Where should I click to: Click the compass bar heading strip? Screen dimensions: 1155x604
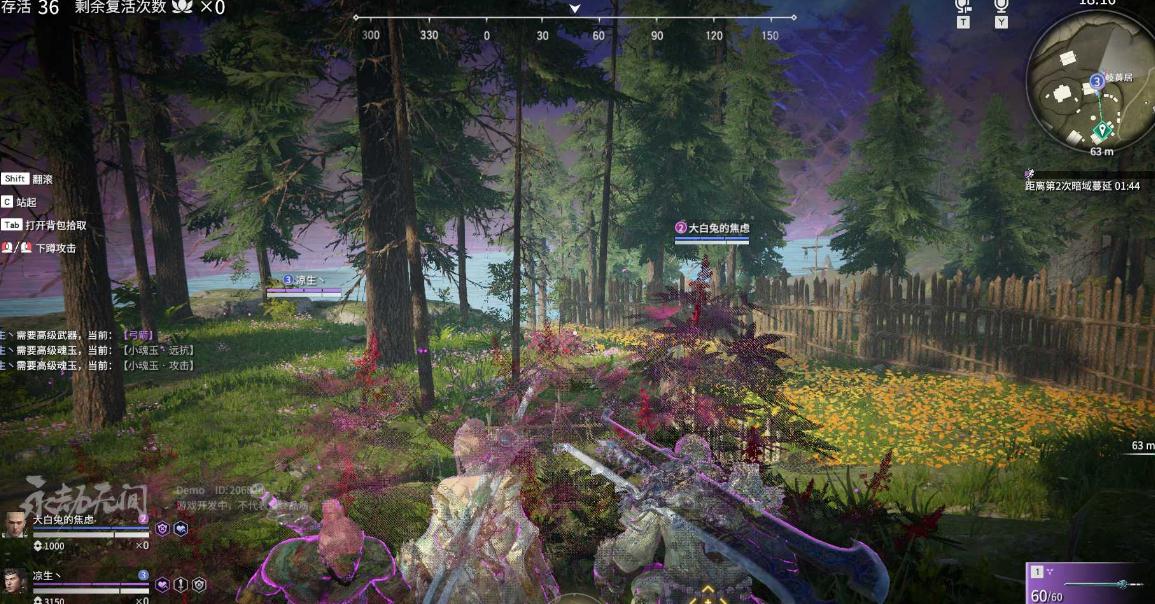[575, 18]
